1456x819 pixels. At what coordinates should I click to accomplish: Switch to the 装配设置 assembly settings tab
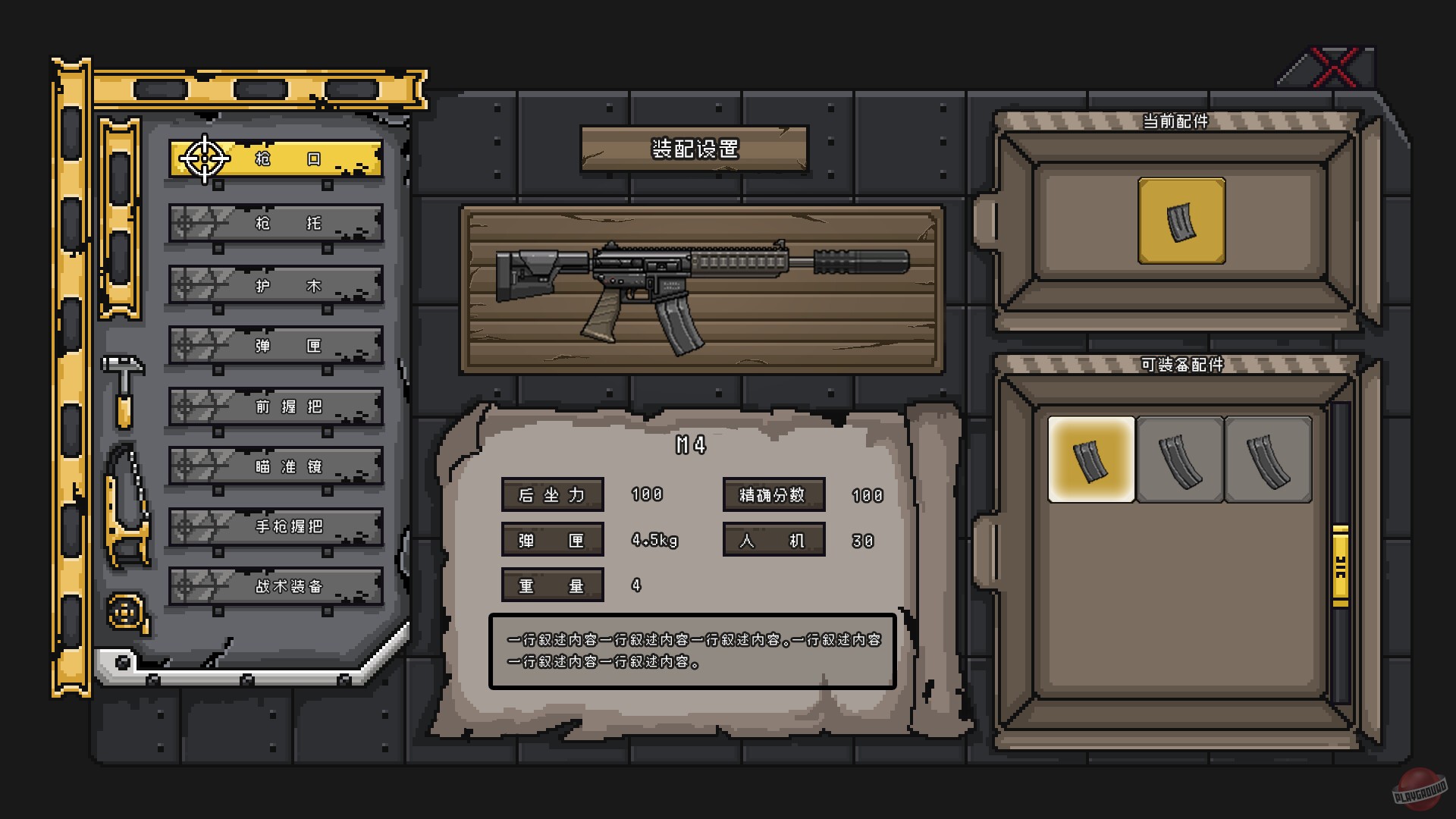pyautogui.click(x=693, y=149)
